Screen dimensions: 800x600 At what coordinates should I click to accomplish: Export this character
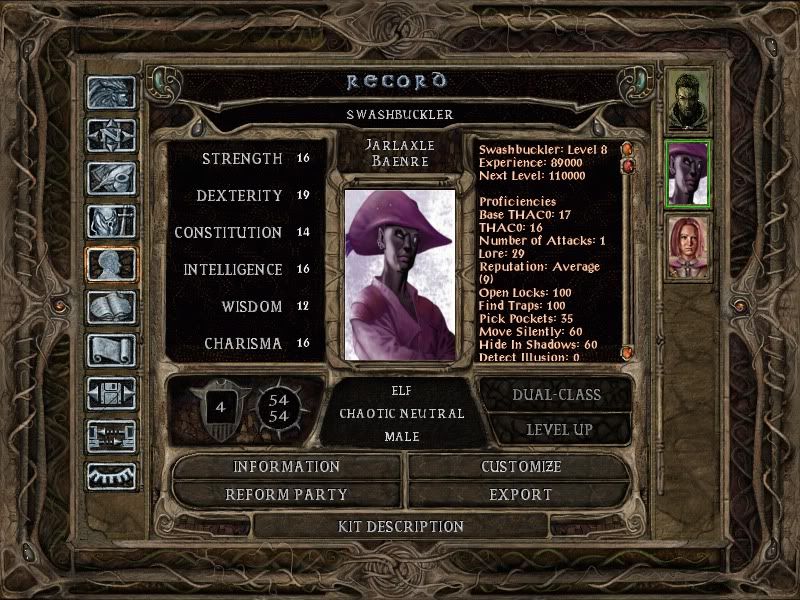click(521, 495)
